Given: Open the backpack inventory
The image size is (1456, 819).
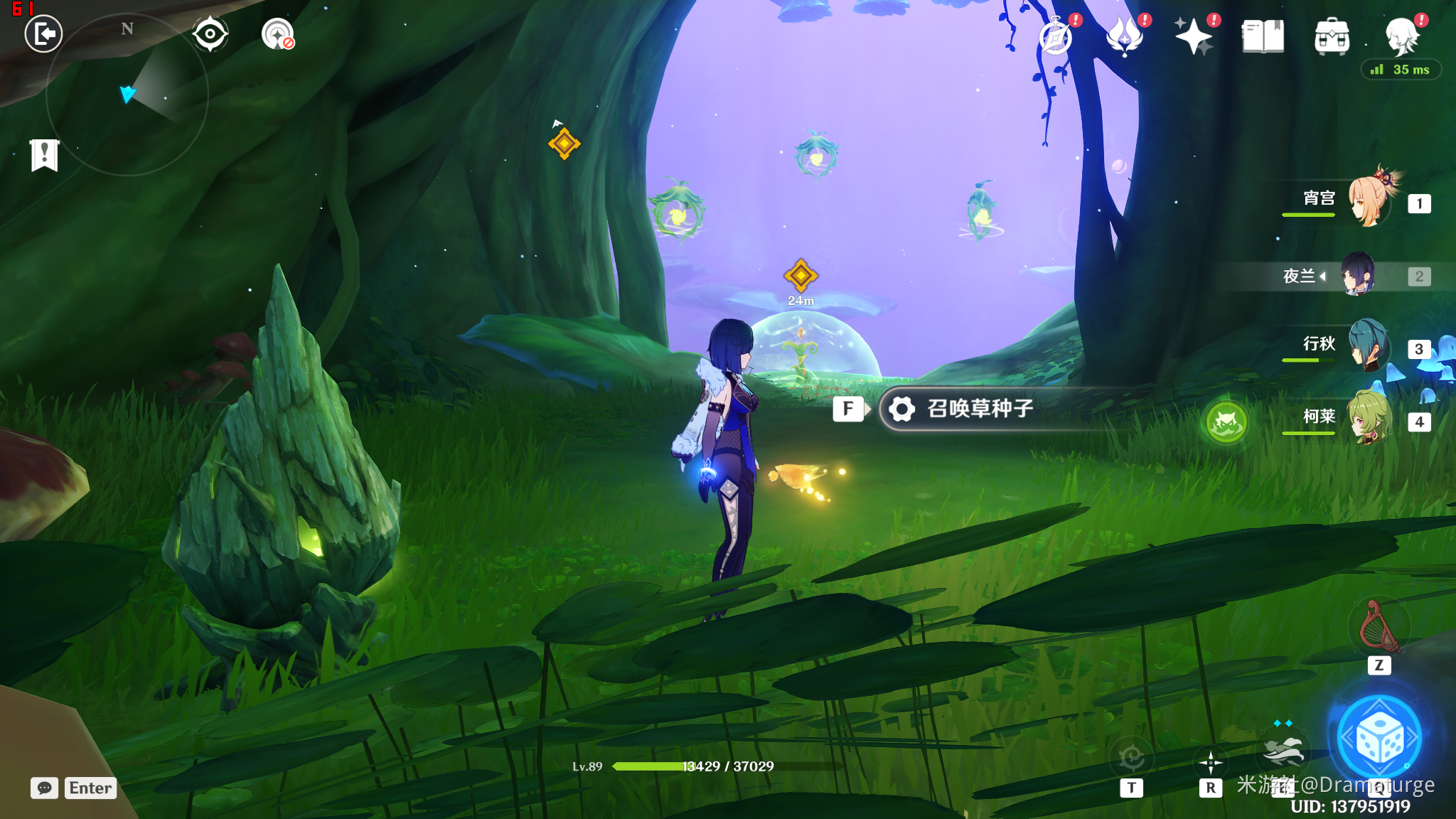Looking at the screenshot, I should coord(1332,36).
